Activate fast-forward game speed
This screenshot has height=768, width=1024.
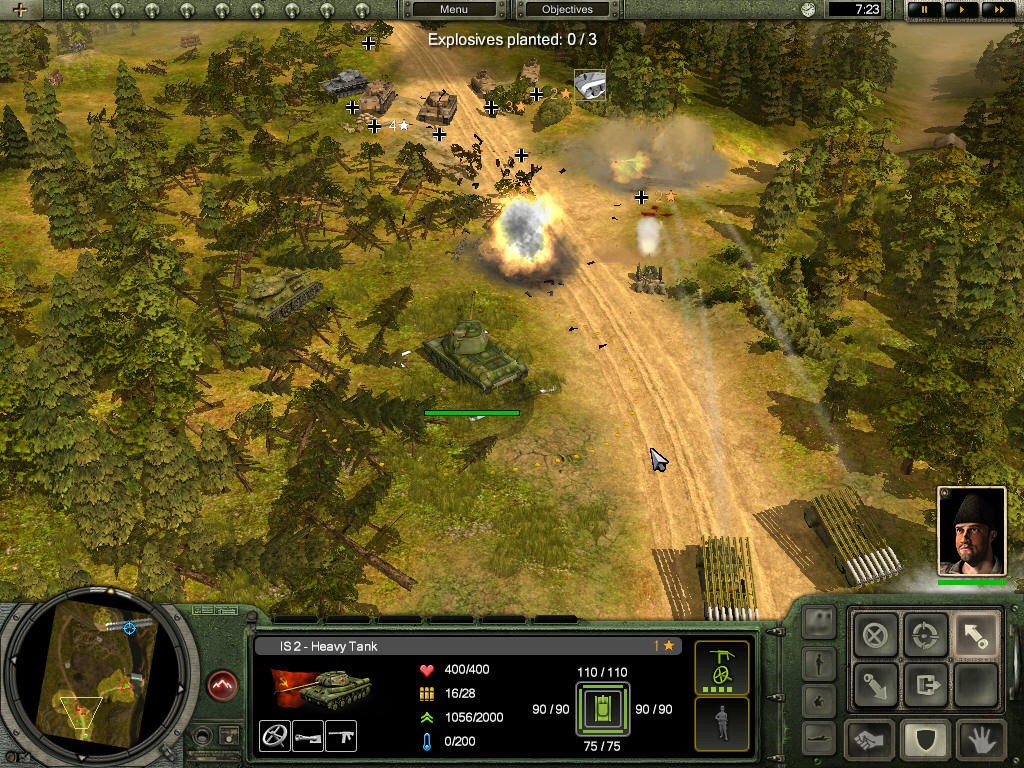(995, 10)
